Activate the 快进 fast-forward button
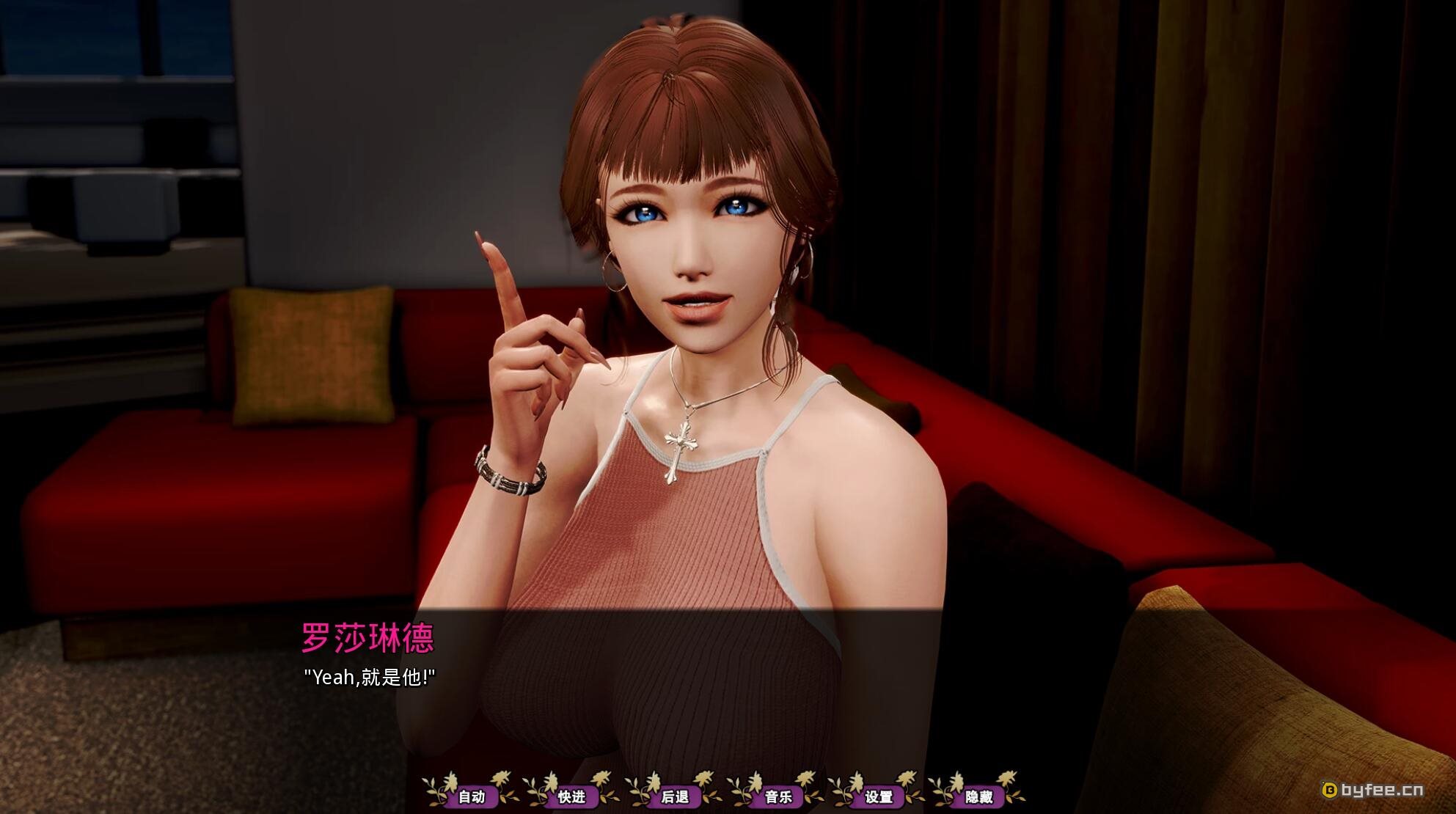 (572, 796)
